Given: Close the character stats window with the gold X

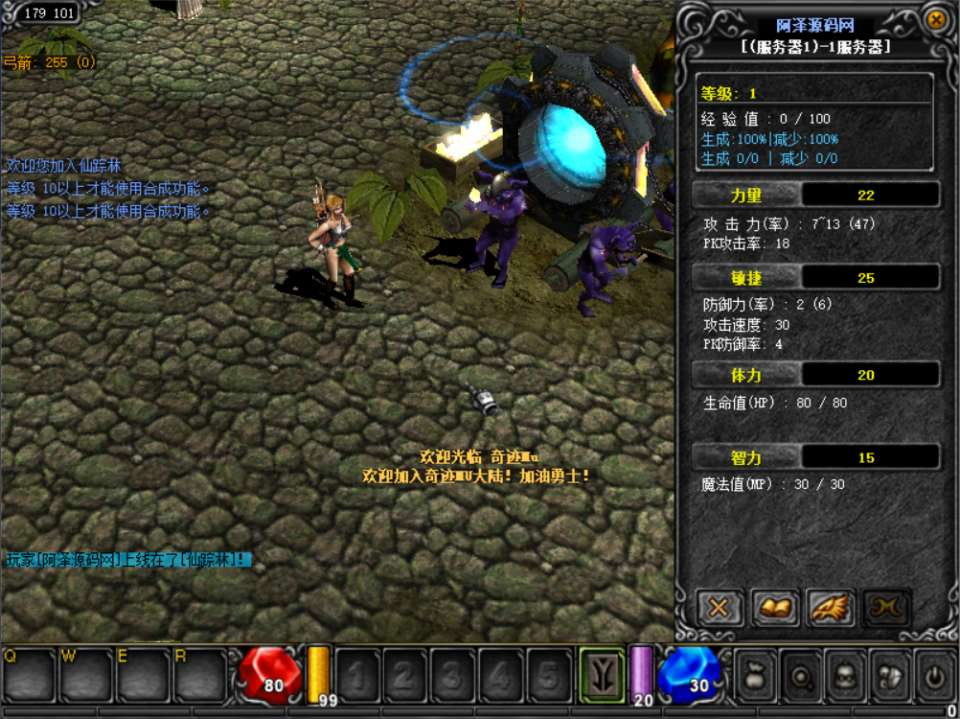Looking at the screenshot, I should (935, 19).
